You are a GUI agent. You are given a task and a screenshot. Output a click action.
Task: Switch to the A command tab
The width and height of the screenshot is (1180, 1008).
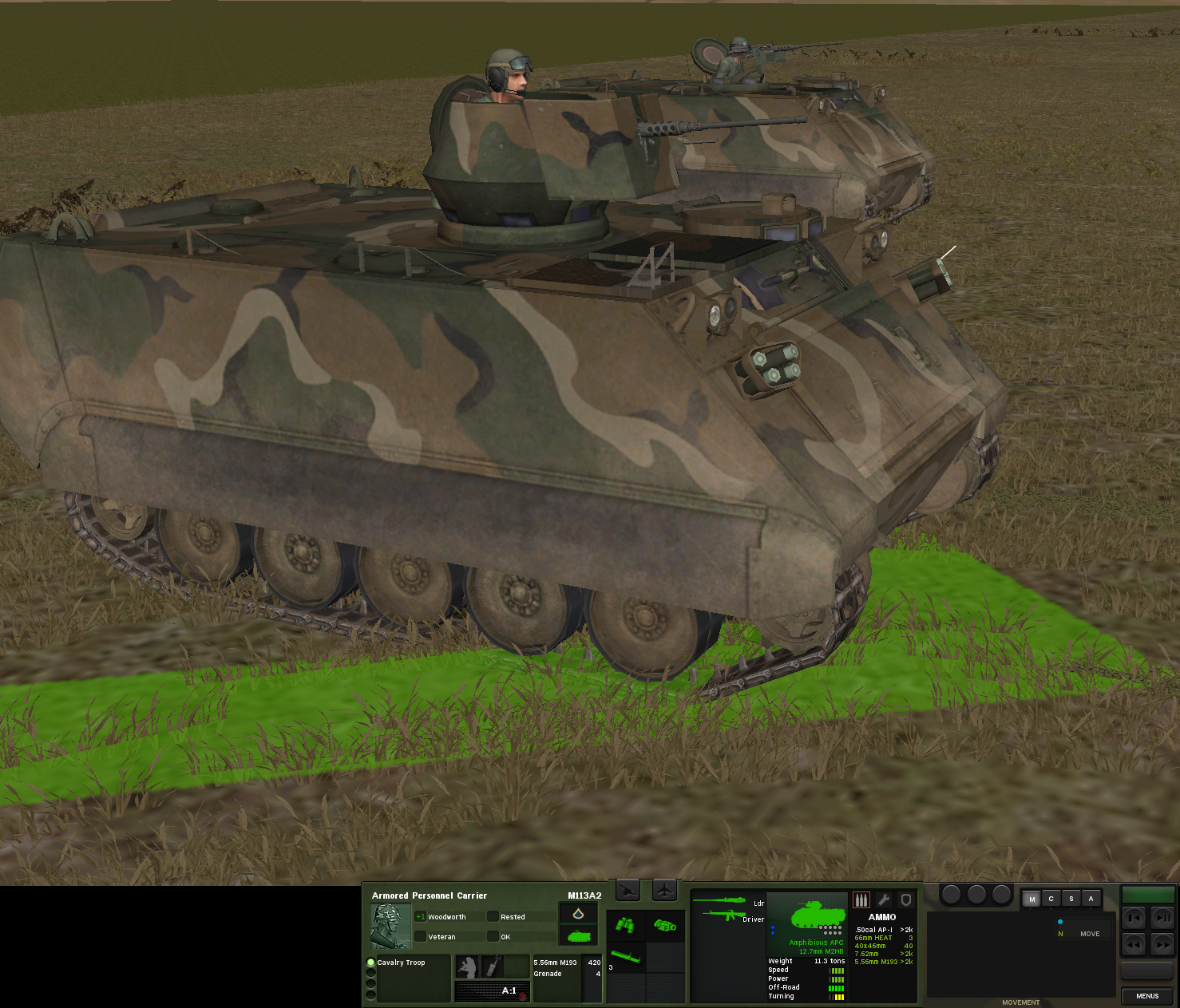click(1091, 898)
